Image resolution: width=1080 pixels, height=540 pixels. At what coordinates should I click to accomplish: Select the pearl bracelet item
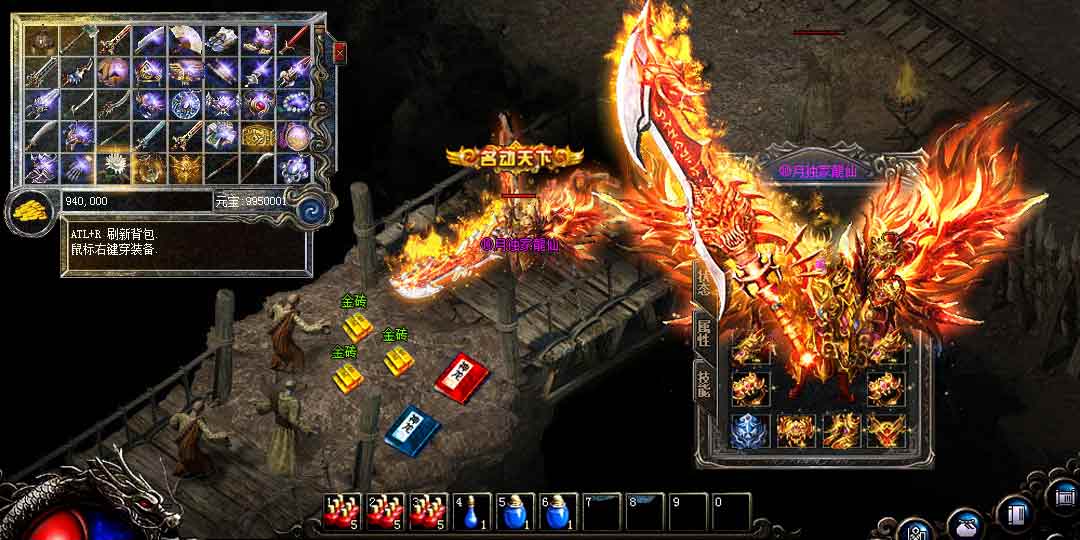click(x=293, y=104)
